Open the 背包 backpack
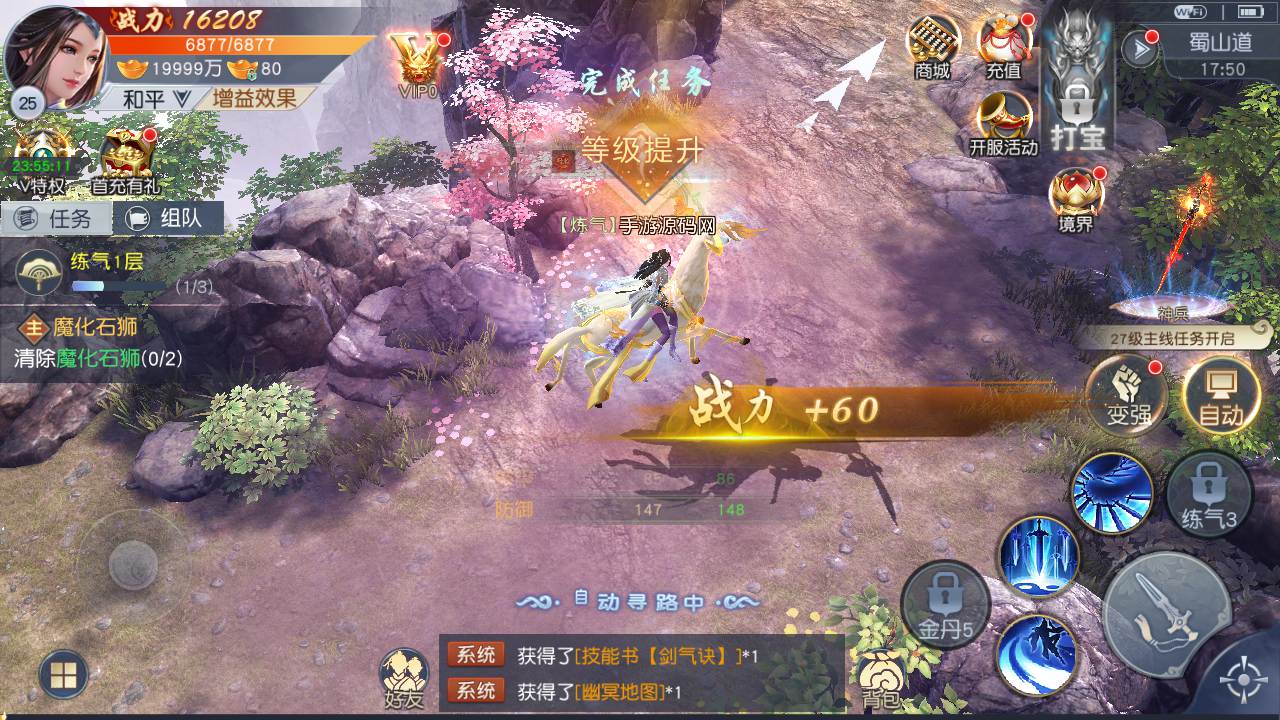Viewport: 1280px width, 720px height. [x=879, y=678]
